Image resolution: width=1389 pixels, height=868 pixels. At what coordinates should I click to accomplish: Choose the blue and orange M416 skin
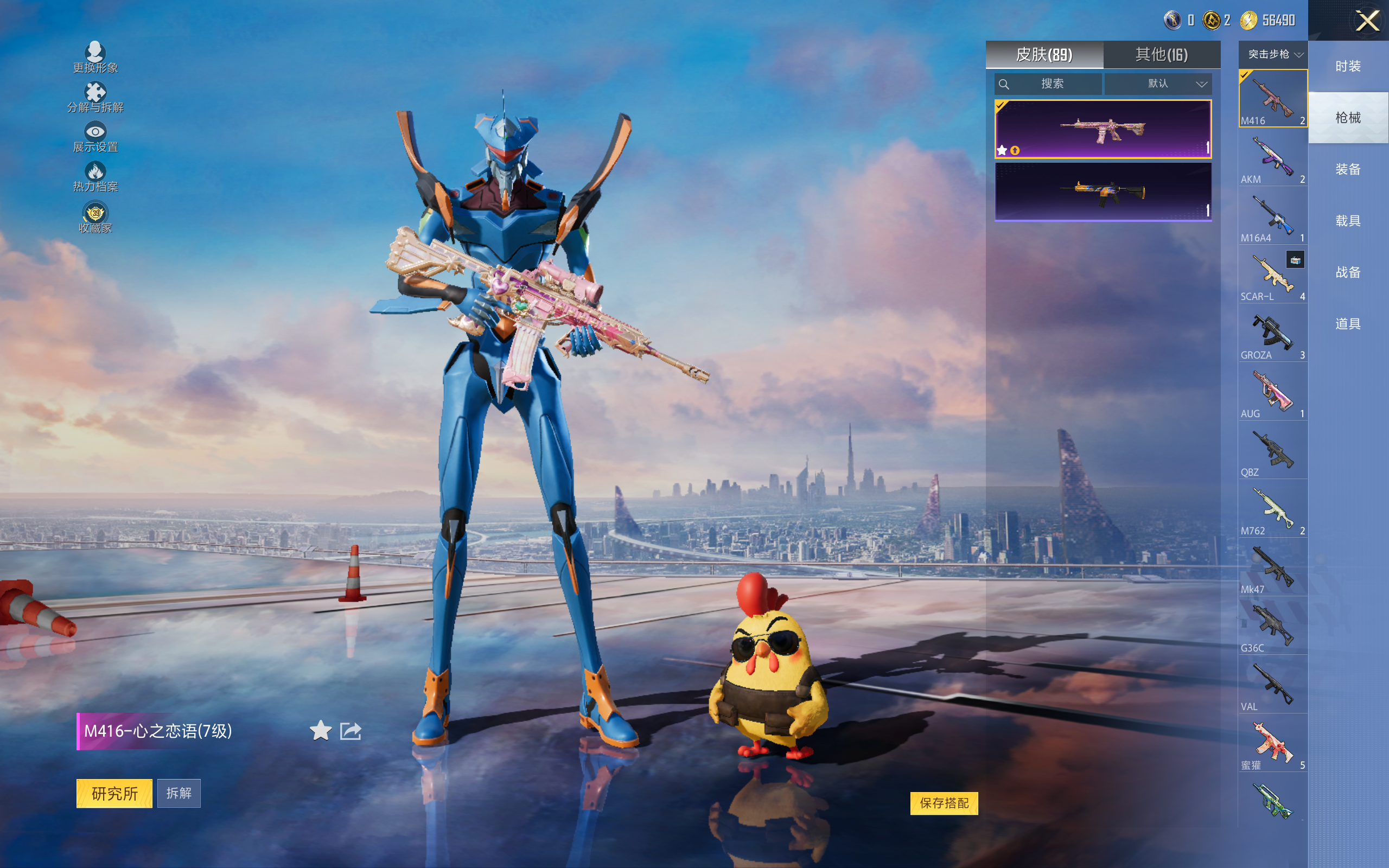pos(1103,192)
